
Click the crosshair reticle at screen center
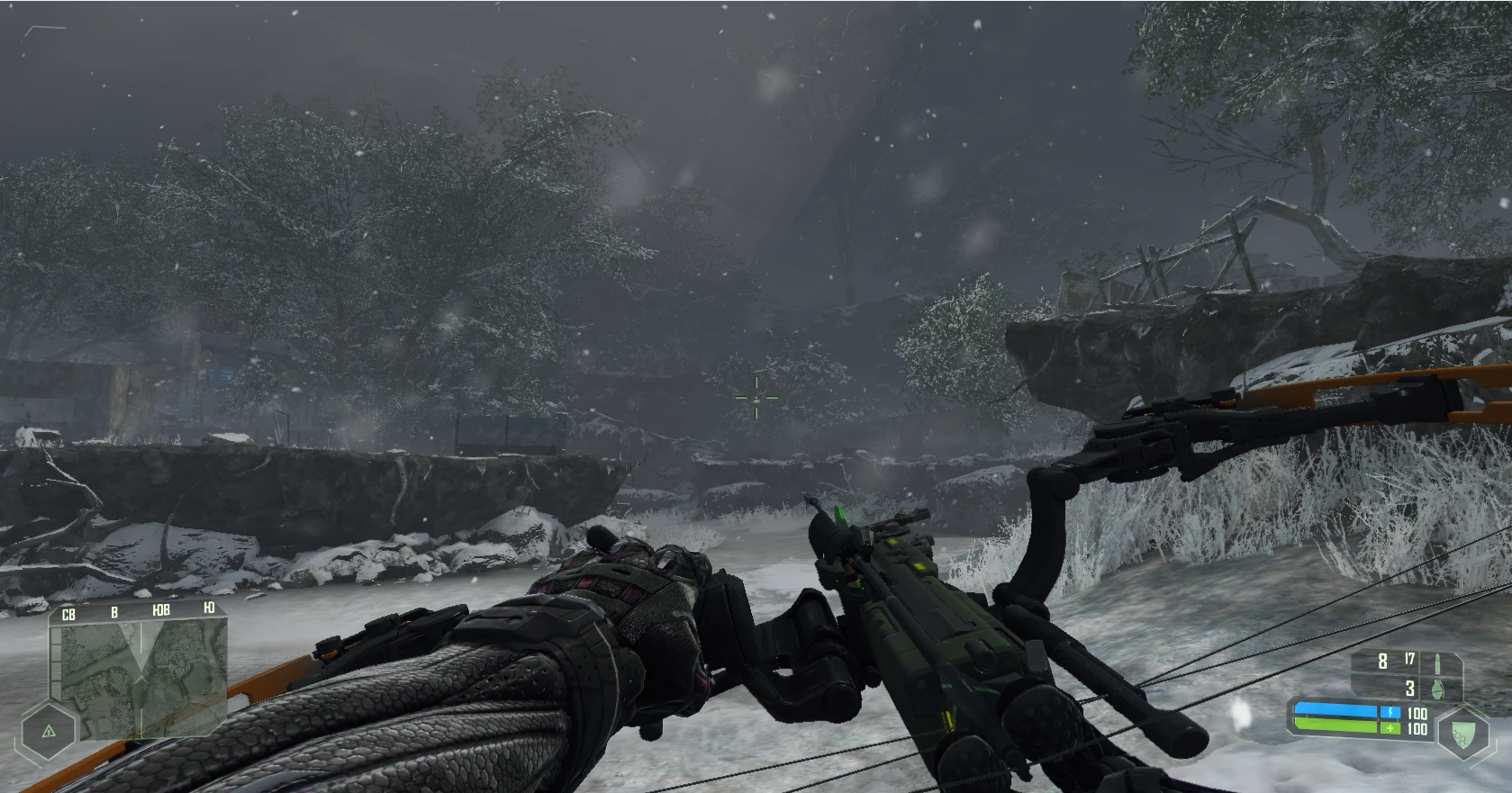click(756, 396)
